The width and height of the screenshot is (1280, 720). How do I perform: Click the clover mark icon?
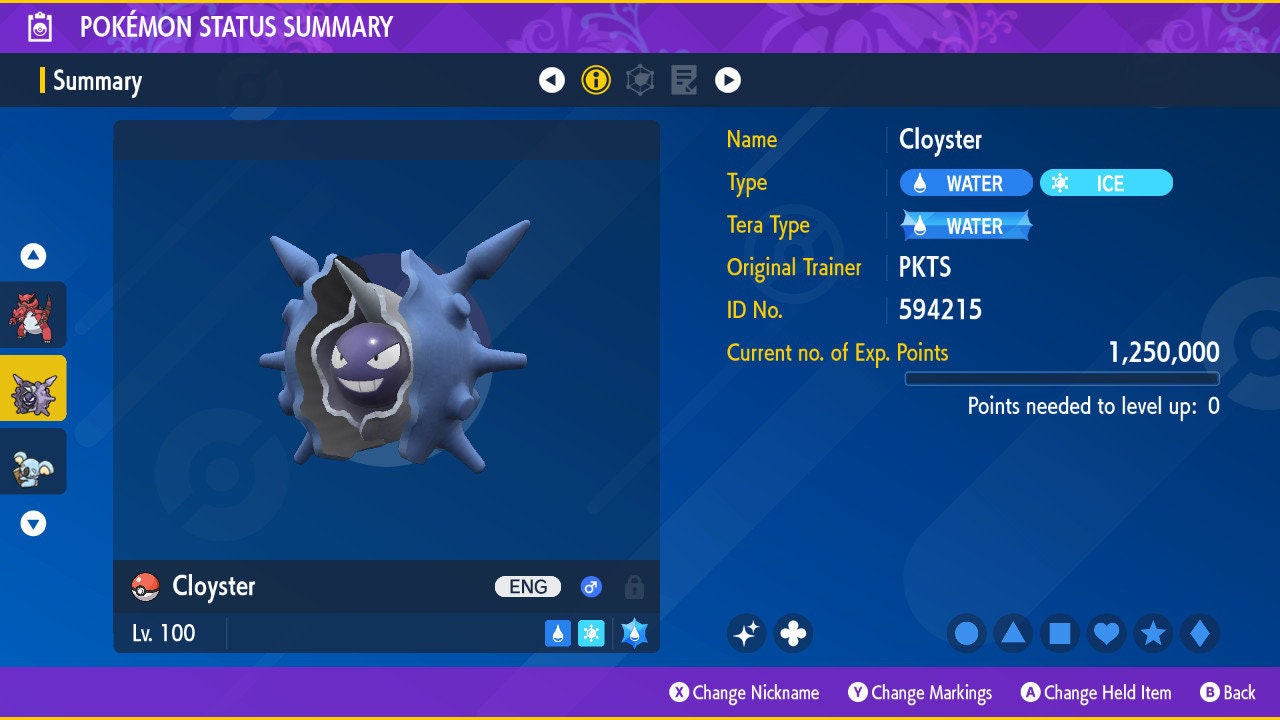[793, 633]
